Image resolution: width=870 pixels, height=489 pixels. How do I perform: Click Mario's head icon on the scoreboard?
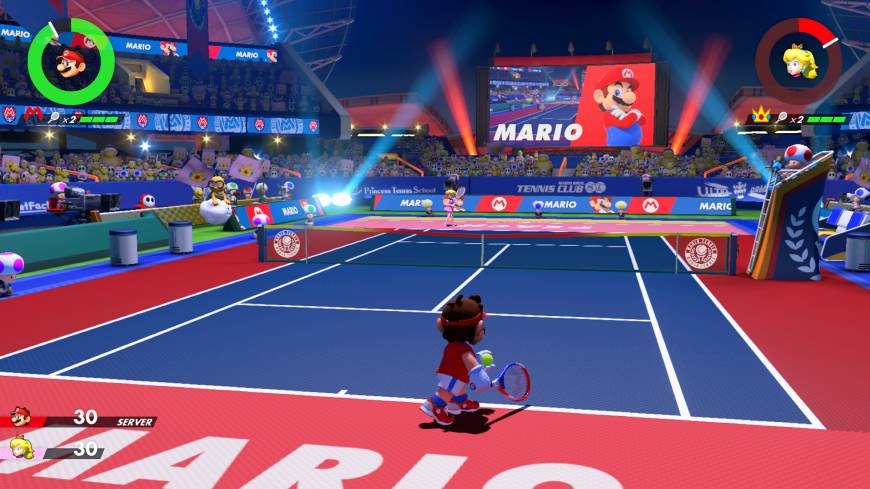(20, 417)
